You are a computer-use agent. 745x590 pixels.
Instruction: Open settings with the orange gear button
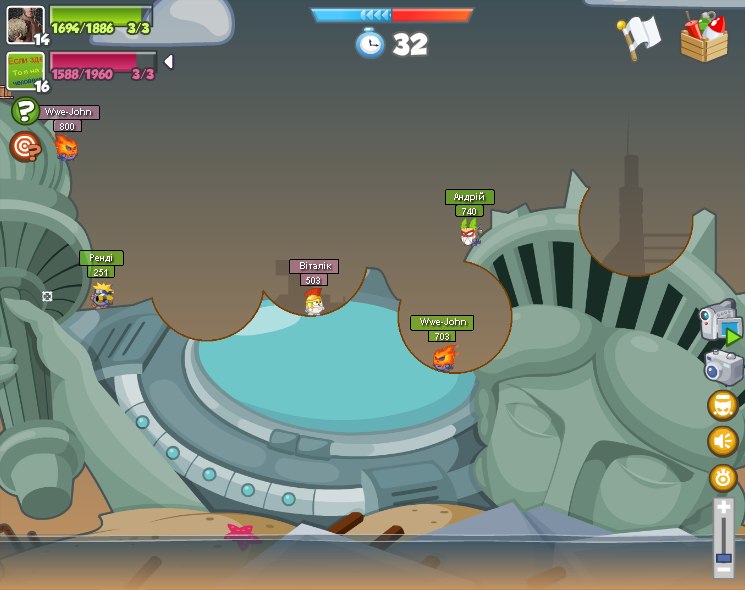(x=723, y=477)
